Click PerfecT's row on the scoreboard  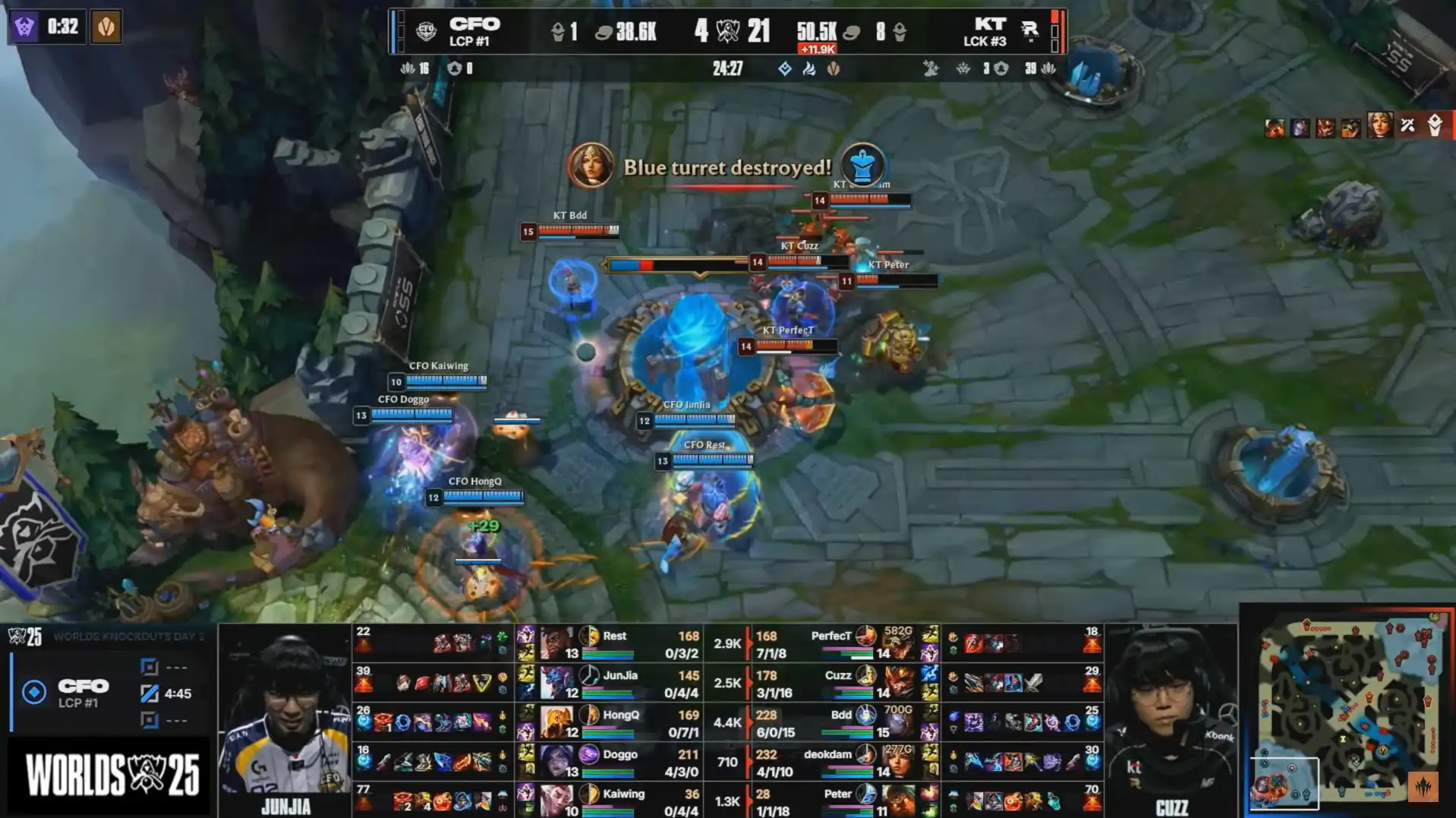click(841, 643)
